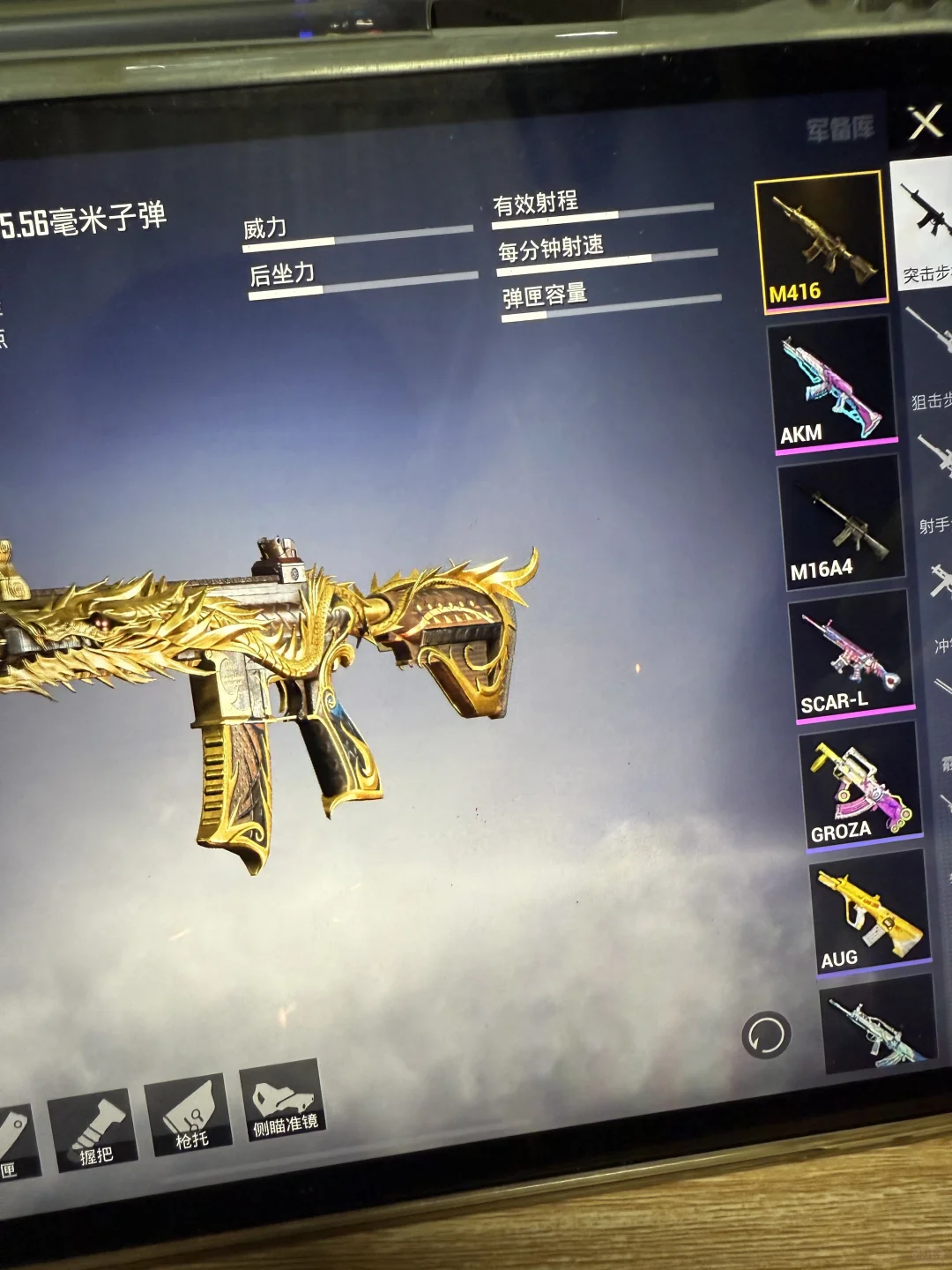This screenshot has width=952, height=1270.
Task: Open the 枪托 stock attachment slot
Action: tap(190, 1115)
